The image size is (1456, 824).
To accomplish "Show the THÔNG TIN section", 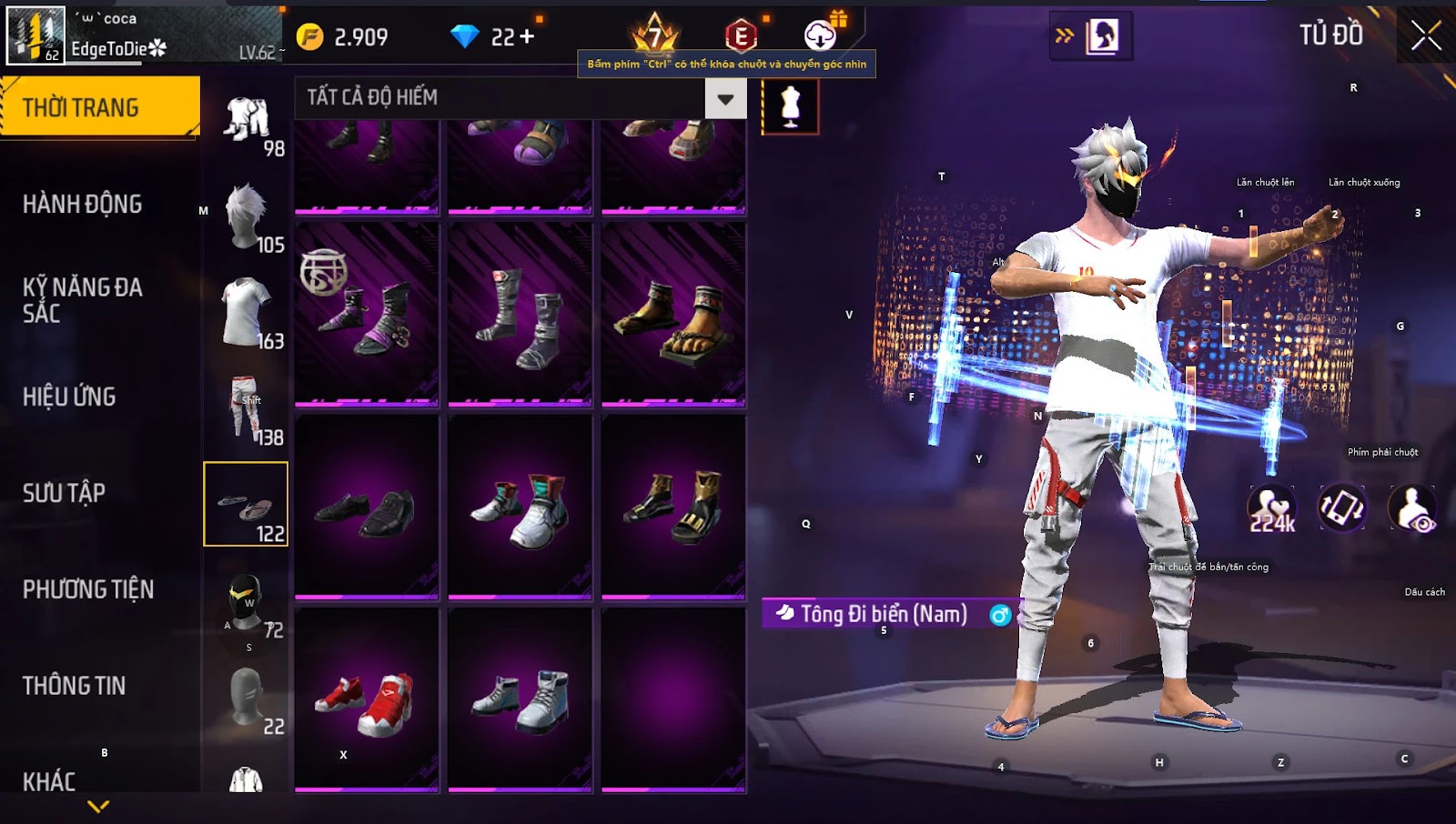I will pos(74,686).
